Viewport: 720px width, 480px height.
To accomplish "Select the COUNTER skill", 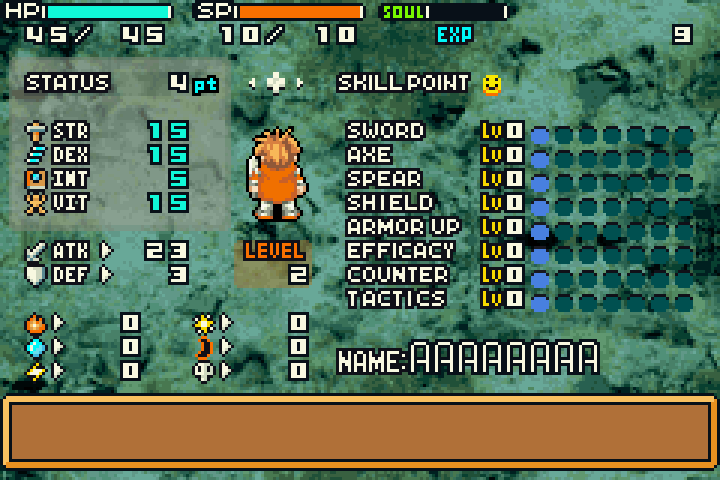I will pos(397,275).
